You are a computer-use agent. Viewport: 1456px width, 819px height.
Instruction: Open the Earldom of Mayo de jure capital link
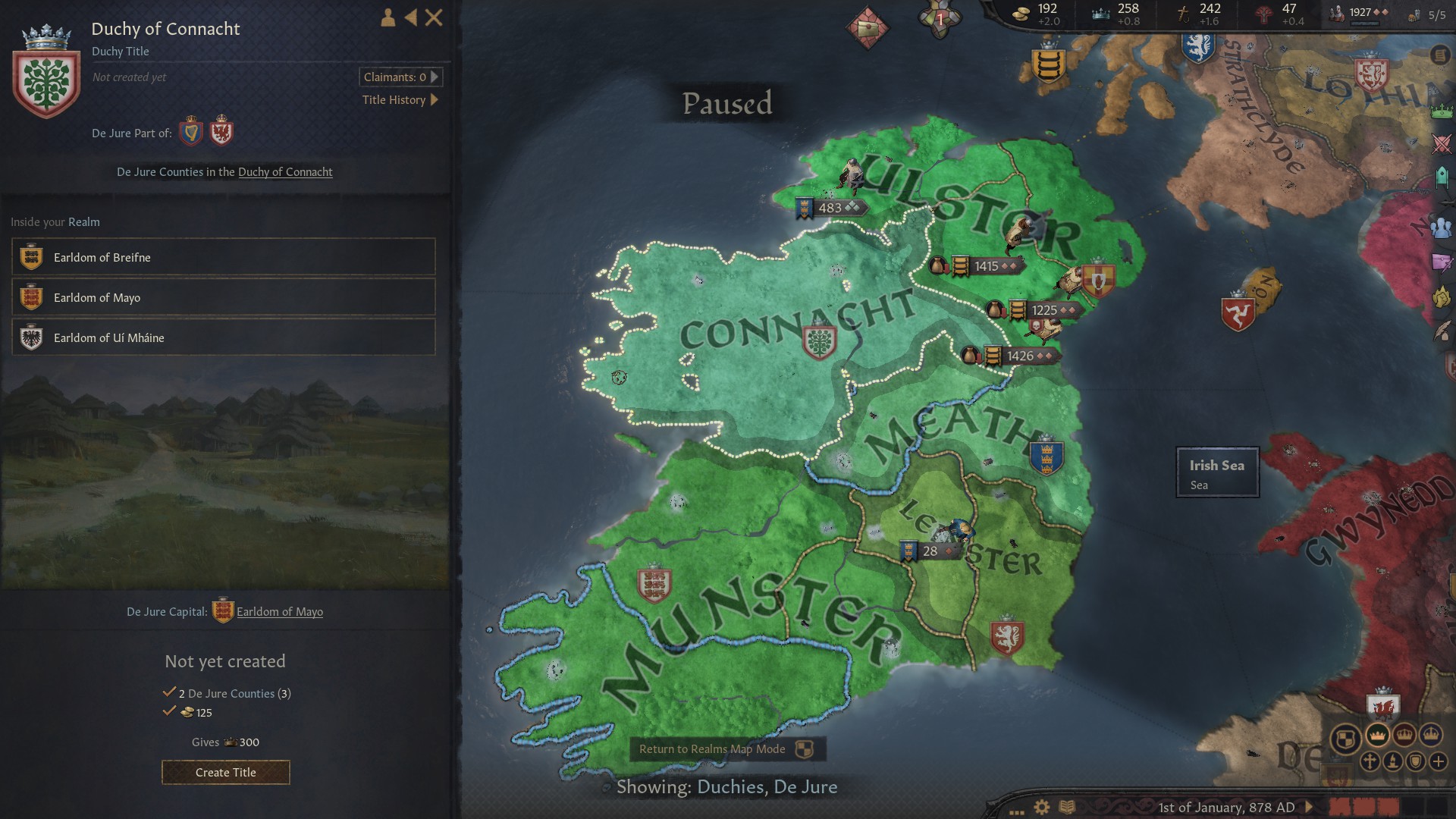tap(280, 611)
